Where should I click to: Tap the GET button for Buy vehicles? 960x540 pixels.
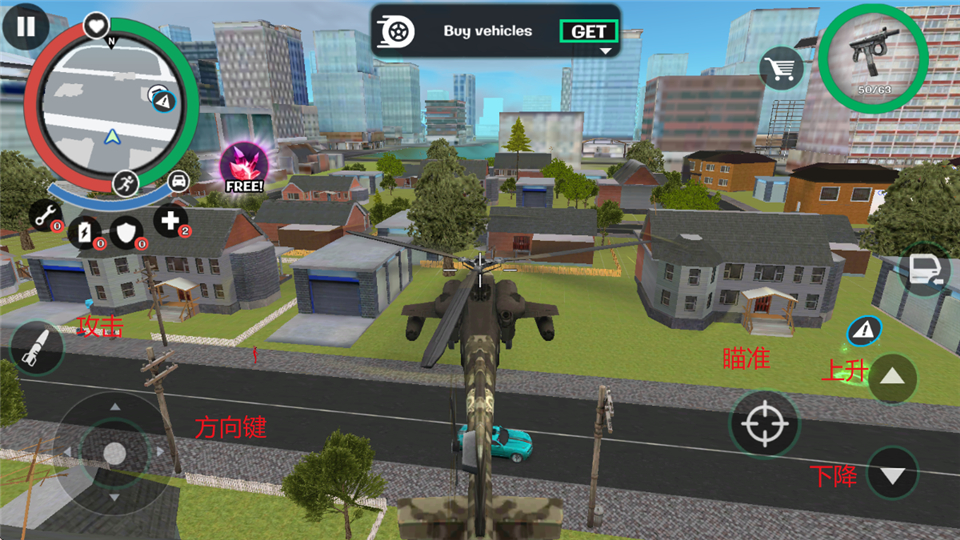pos(588,31)
